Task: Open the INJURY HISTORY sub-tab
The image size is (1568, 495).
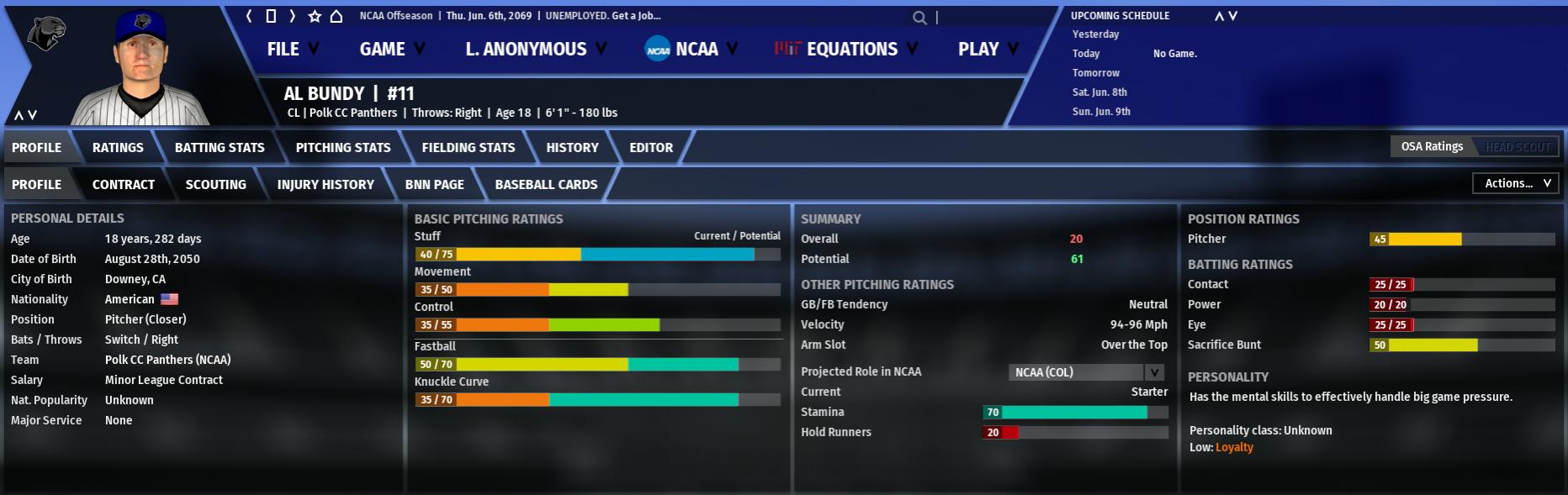Action: click(x=326, y=185)
